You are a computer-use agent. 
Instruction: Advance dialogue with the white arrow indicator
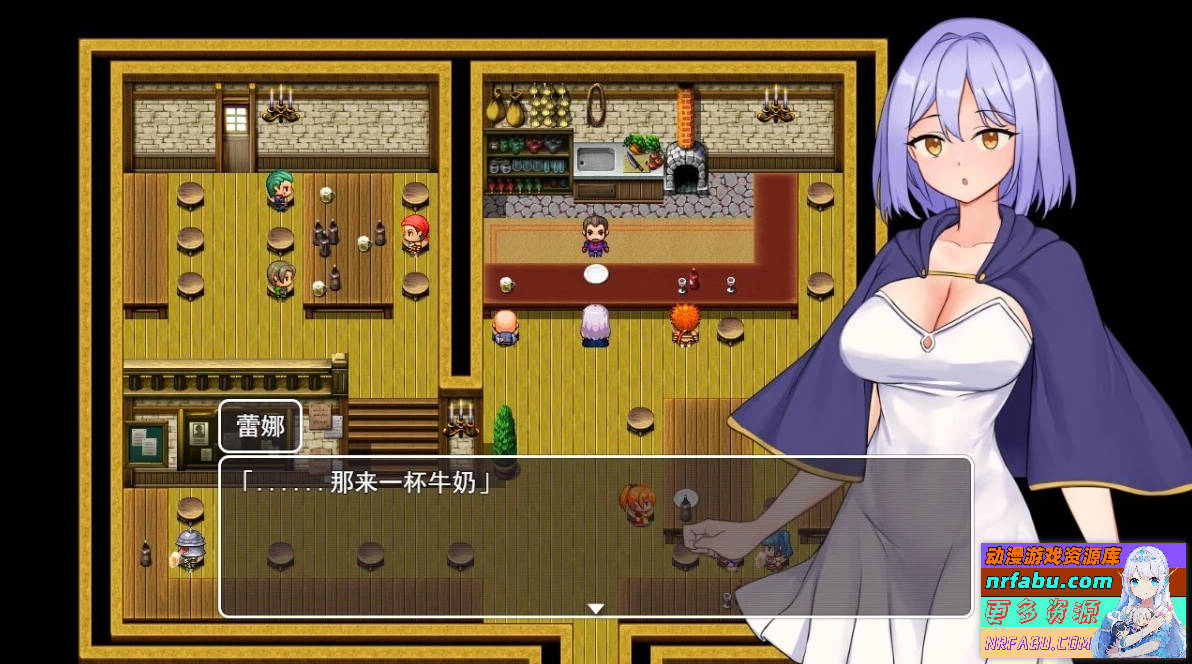[596, 608]
